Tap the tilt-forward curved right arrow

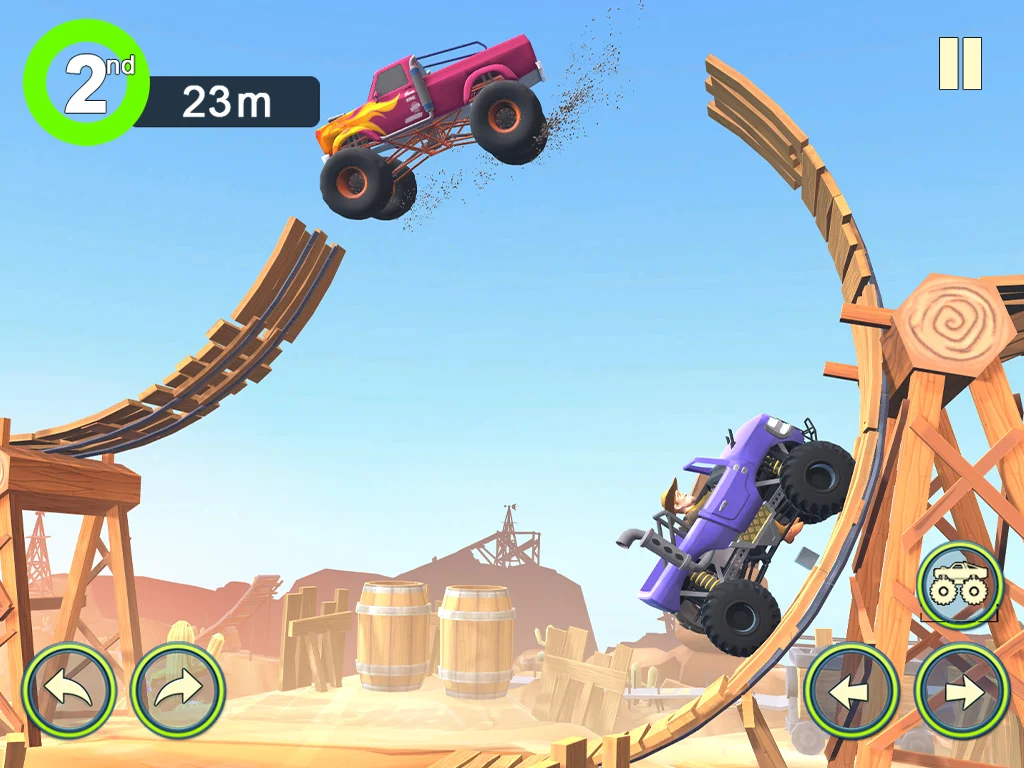(x=178, y=690)
